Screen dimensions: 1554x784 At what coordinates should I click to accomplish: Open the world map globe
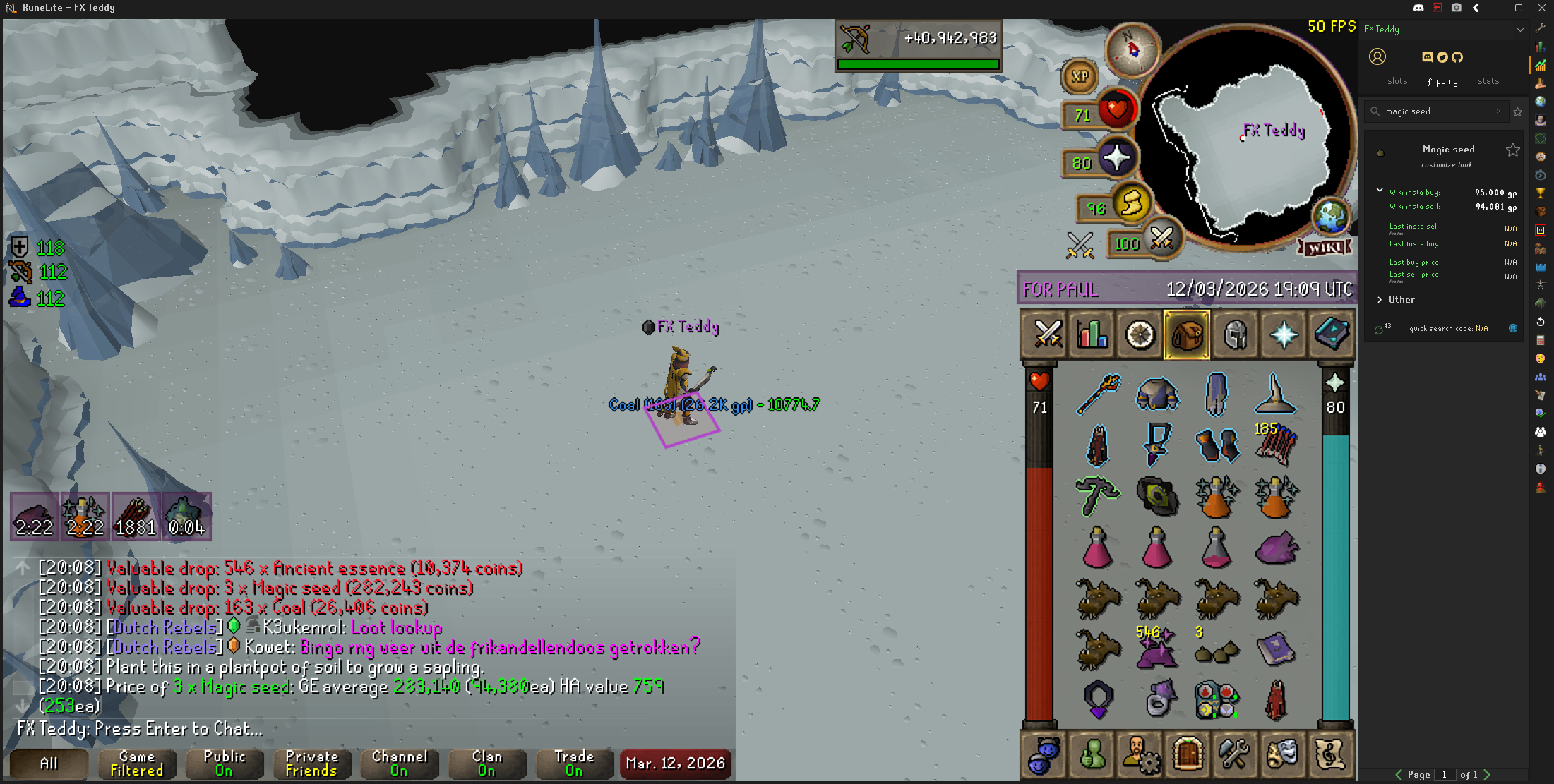click(x=1330, y=216)
